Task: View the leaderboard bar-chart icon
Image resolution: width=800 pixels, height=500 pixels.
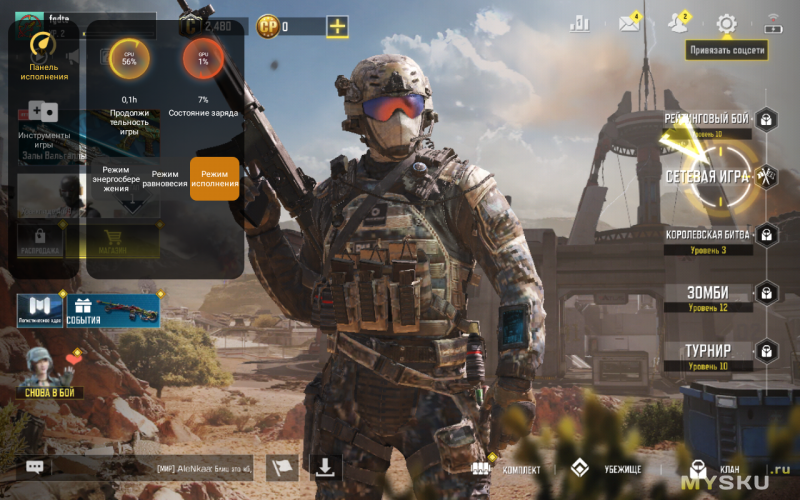Action: [580, 24]
